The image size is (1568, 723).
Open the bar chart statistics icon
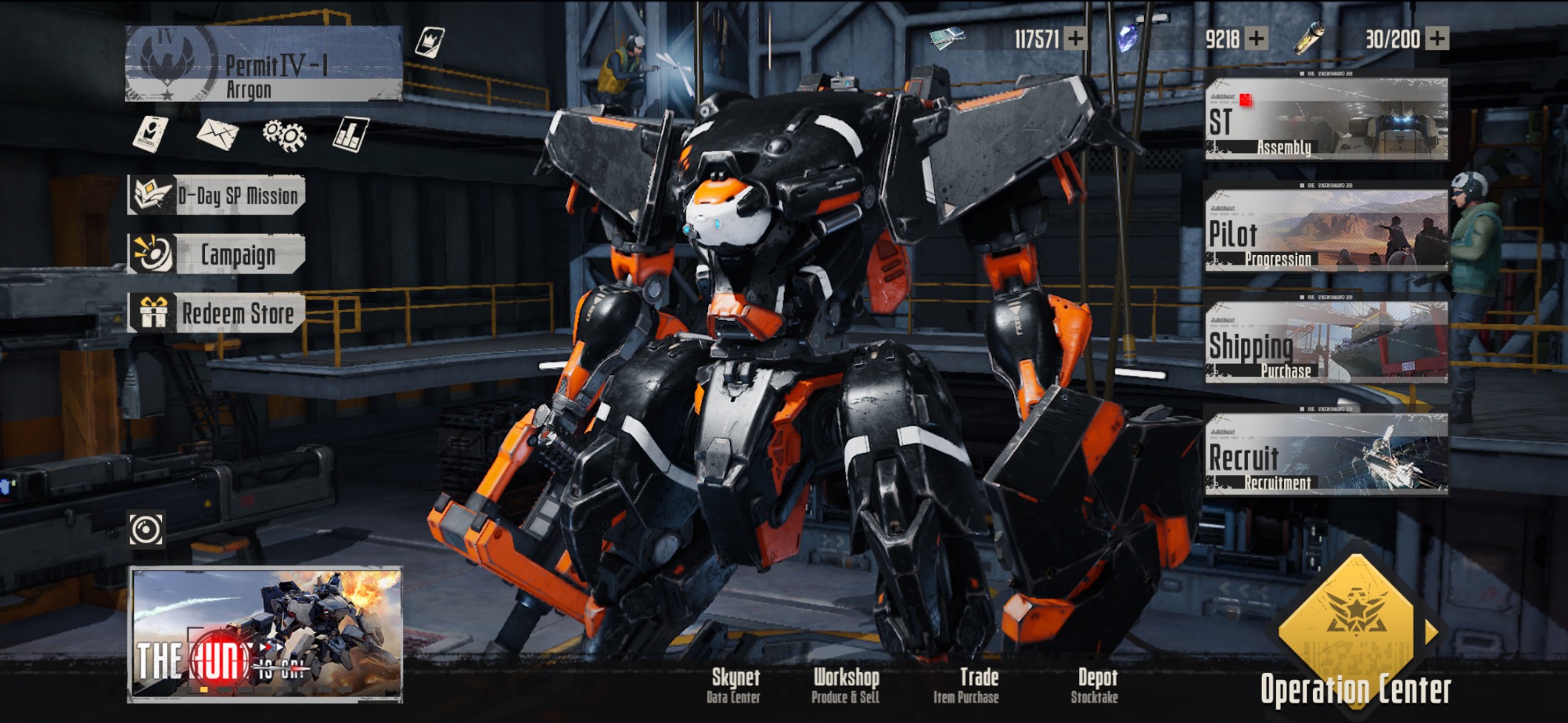pyautogui.click(x=350, y=135)
